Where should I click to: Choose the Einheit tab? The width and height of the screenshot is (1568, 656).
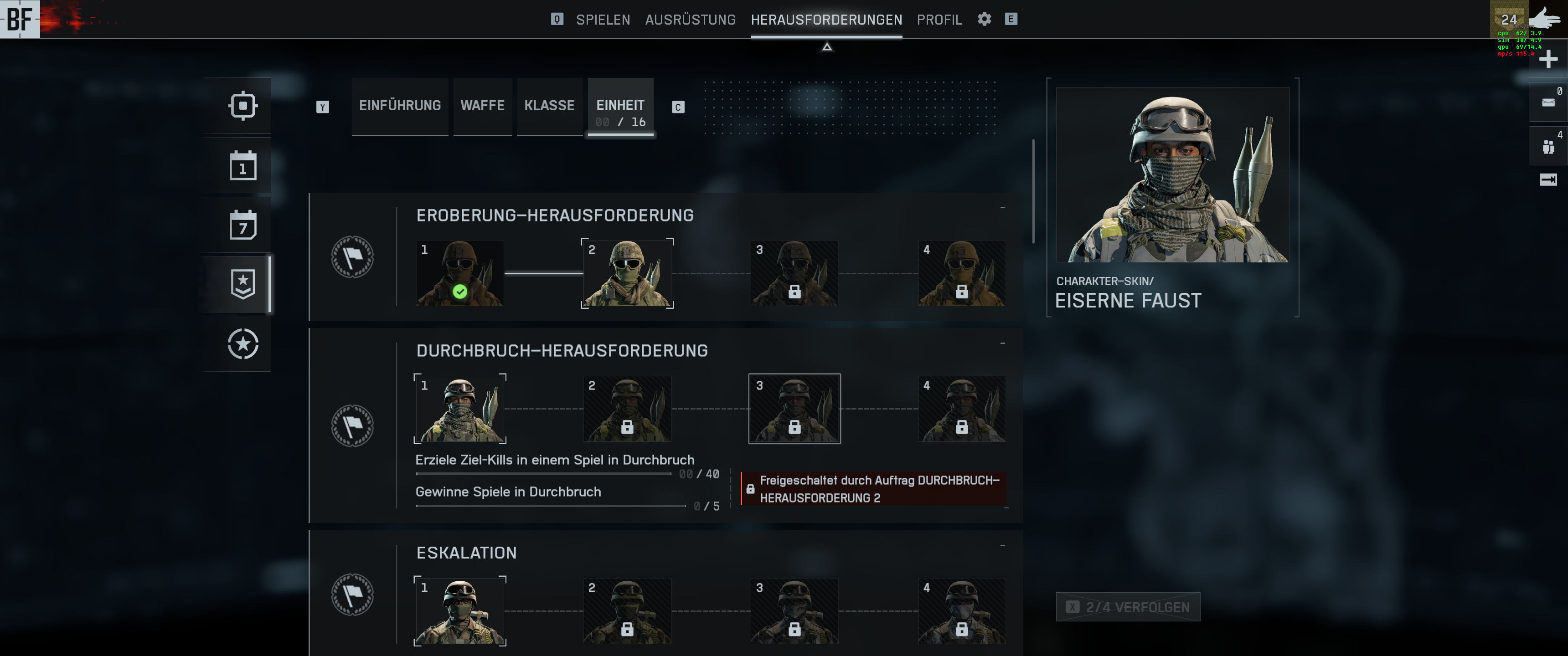(620, 108)
